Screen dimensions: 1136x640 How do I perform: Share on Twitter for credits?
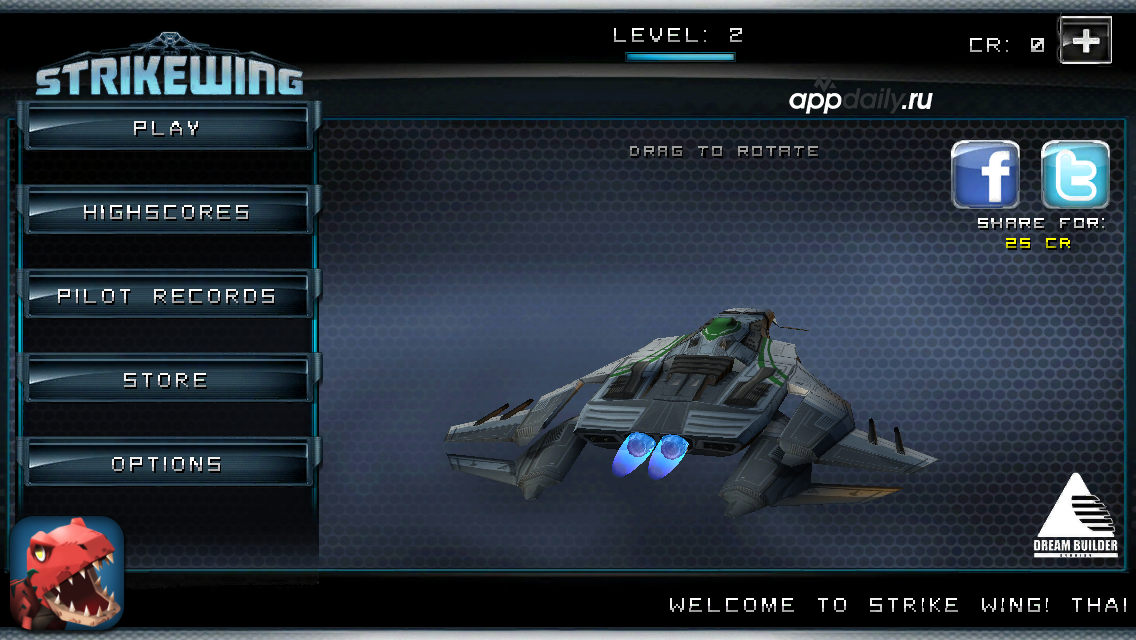point(1075,175)
